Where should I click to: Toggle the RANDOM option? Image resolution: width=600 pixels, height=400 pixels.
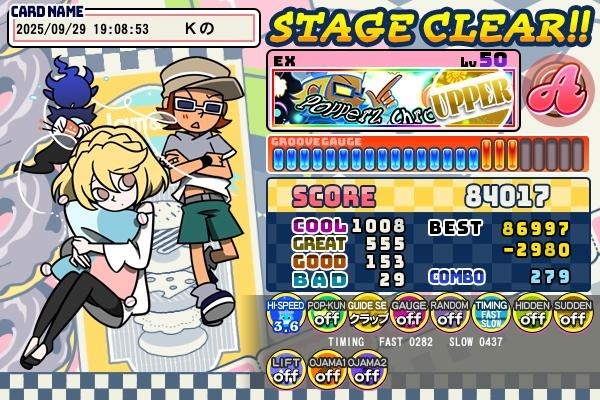tap(449, 316)
